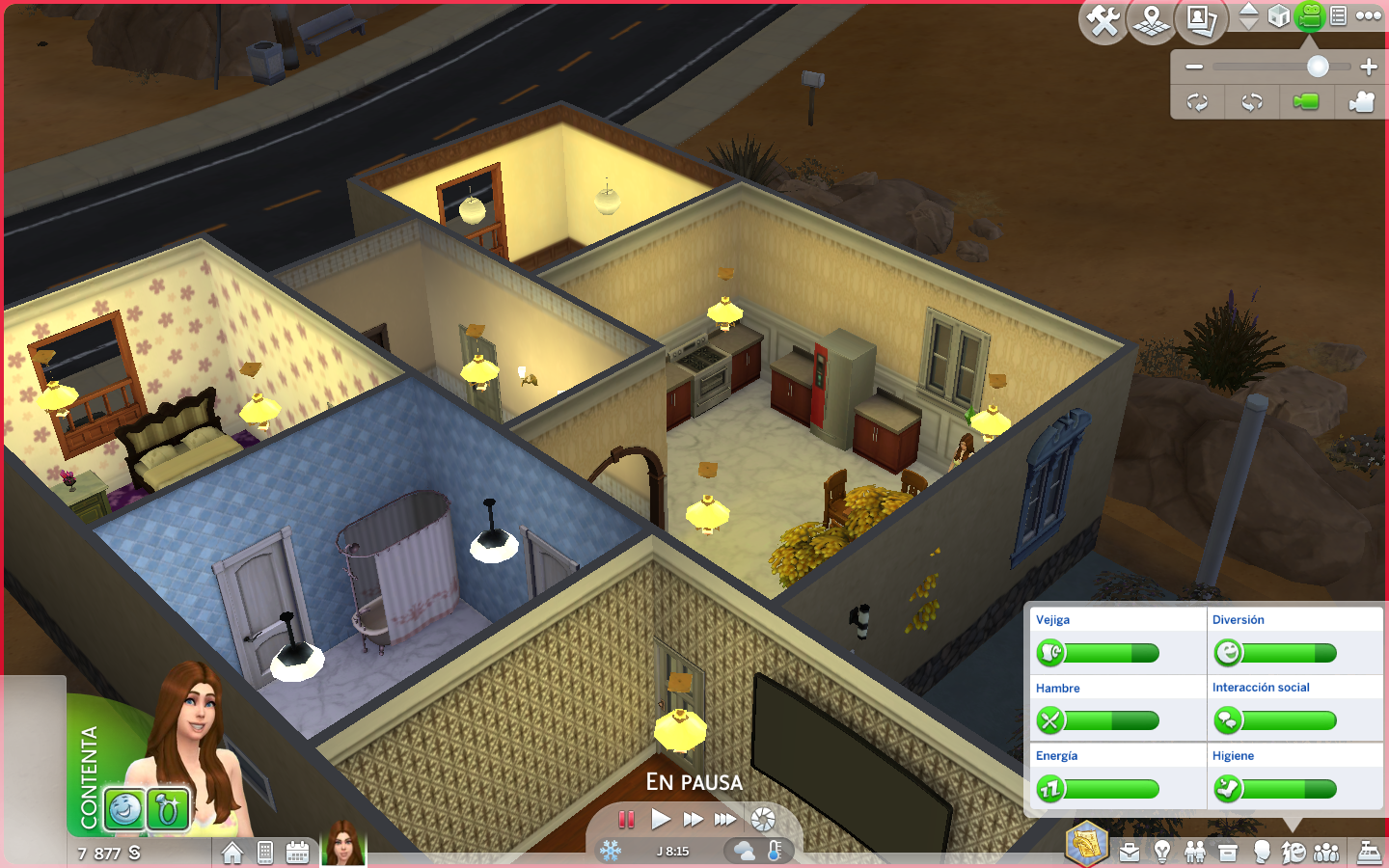This screenshot has height=868, width=1389.
Task: Set the game to fast-forward speed
Action: (693, 820)
